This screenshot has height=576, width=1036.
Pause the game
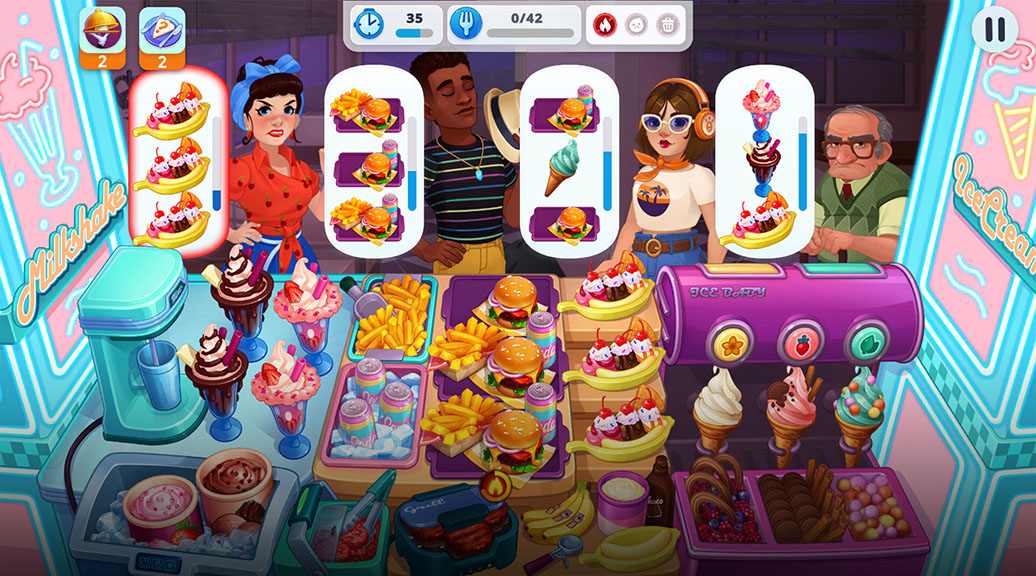(x=995, y=29)
